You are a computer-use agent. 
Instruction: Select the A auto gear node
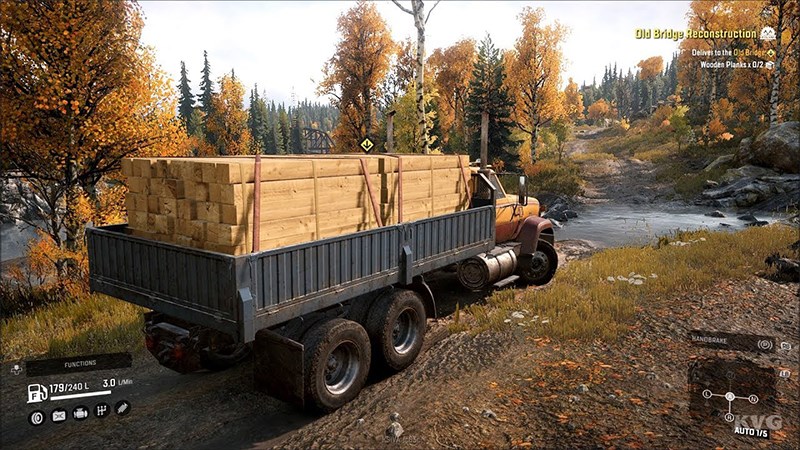[729, 398]
